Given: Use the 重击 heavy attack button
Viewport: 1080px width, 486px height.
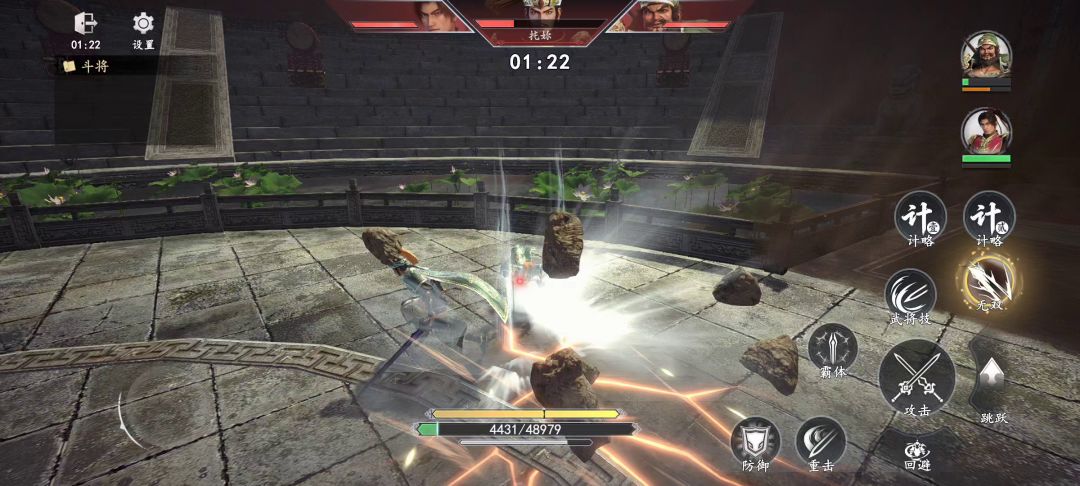Looking at the screenshot, I should (820, 441).
